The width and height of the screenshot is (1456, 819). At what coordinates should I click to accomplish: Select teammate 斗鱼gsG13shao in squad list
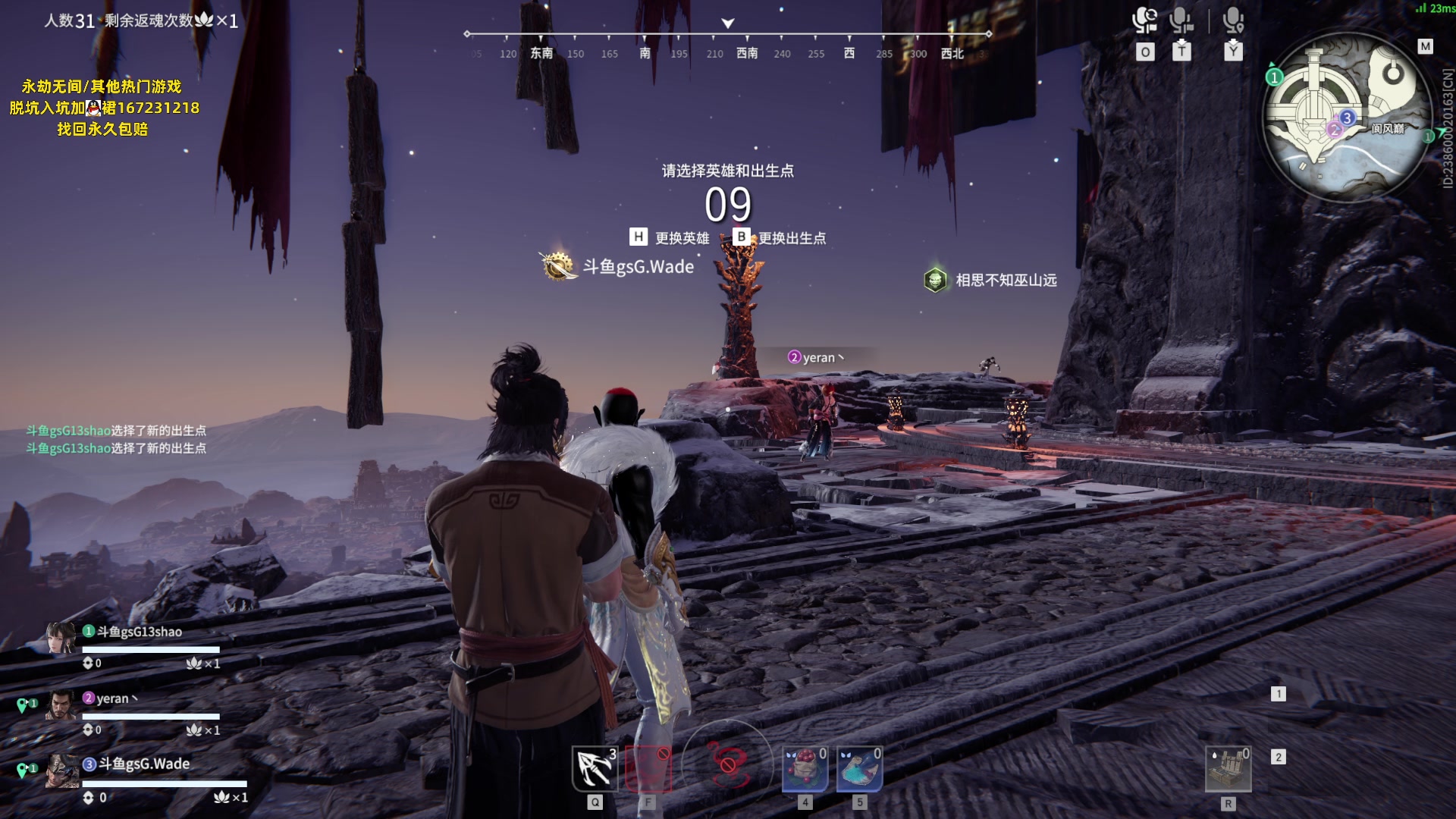139,632
